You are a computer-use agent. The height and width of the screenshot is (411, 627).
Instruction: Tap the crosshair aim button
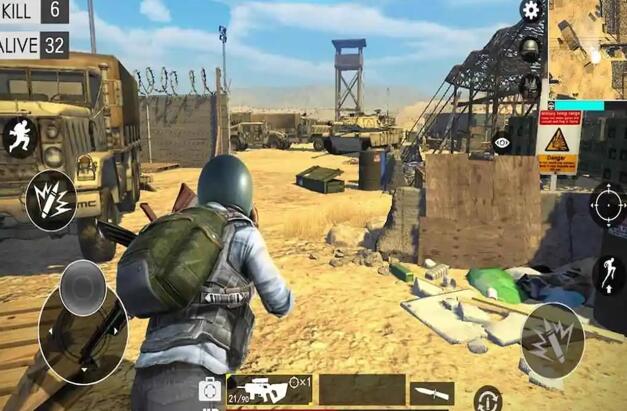(x=606, y=204)
